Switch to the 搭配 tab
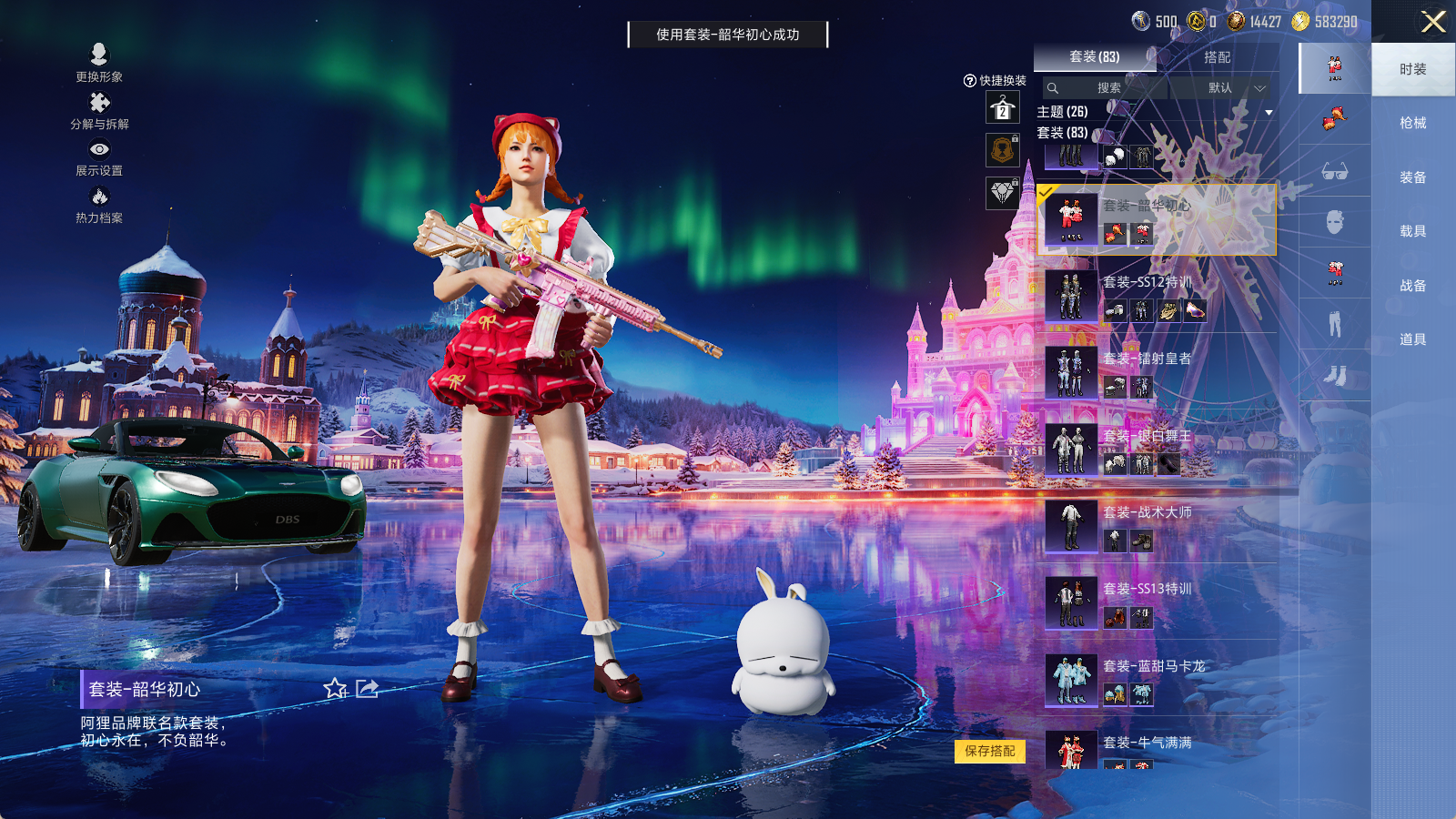 1217,57
